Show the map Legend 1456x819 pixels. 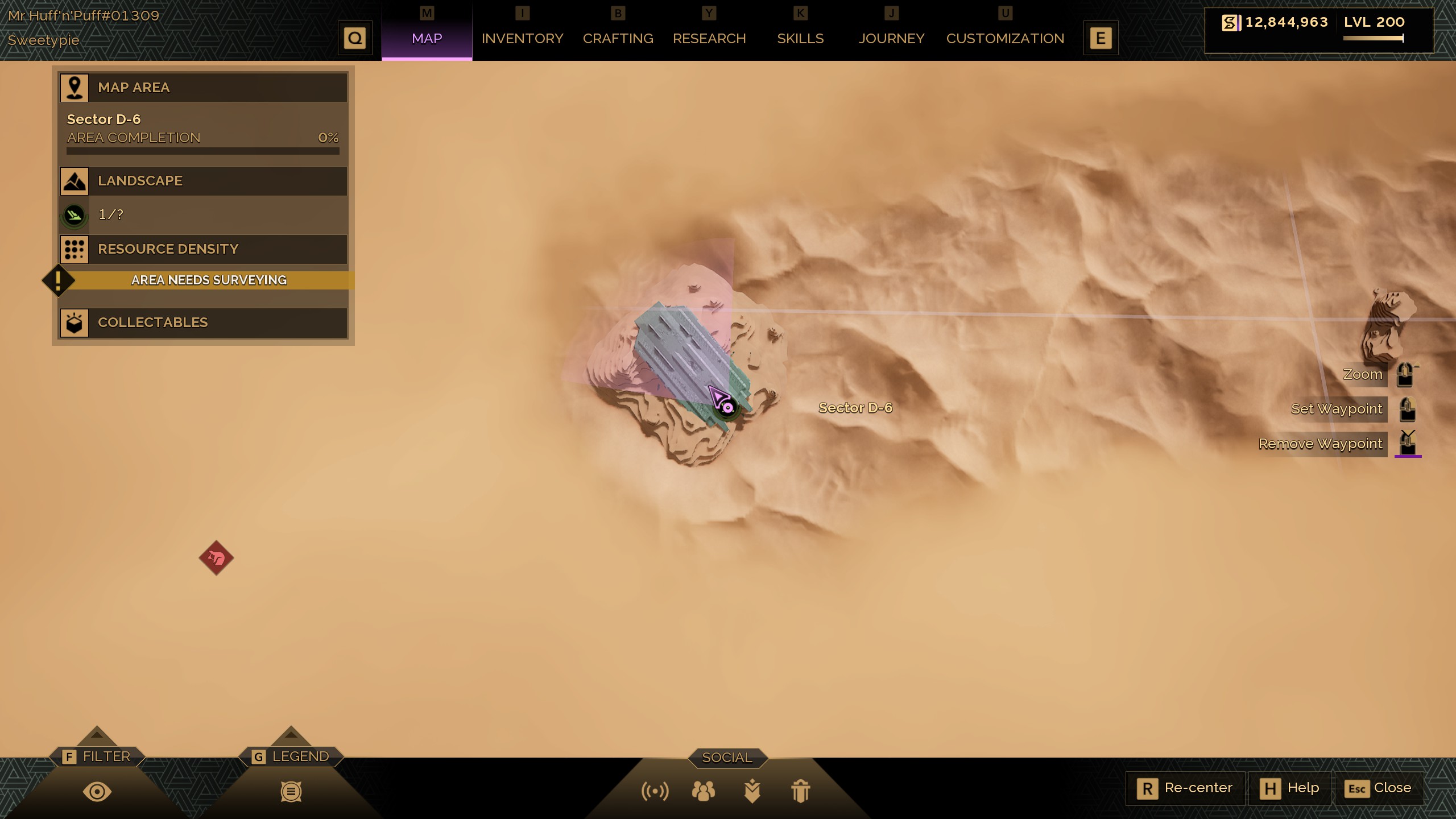[291, 791]
